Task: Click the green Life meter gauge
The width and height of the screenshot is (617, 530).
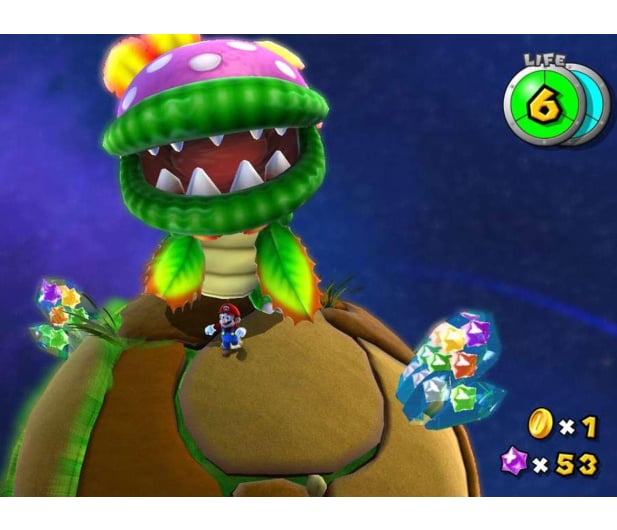Action: pos(543,106)
